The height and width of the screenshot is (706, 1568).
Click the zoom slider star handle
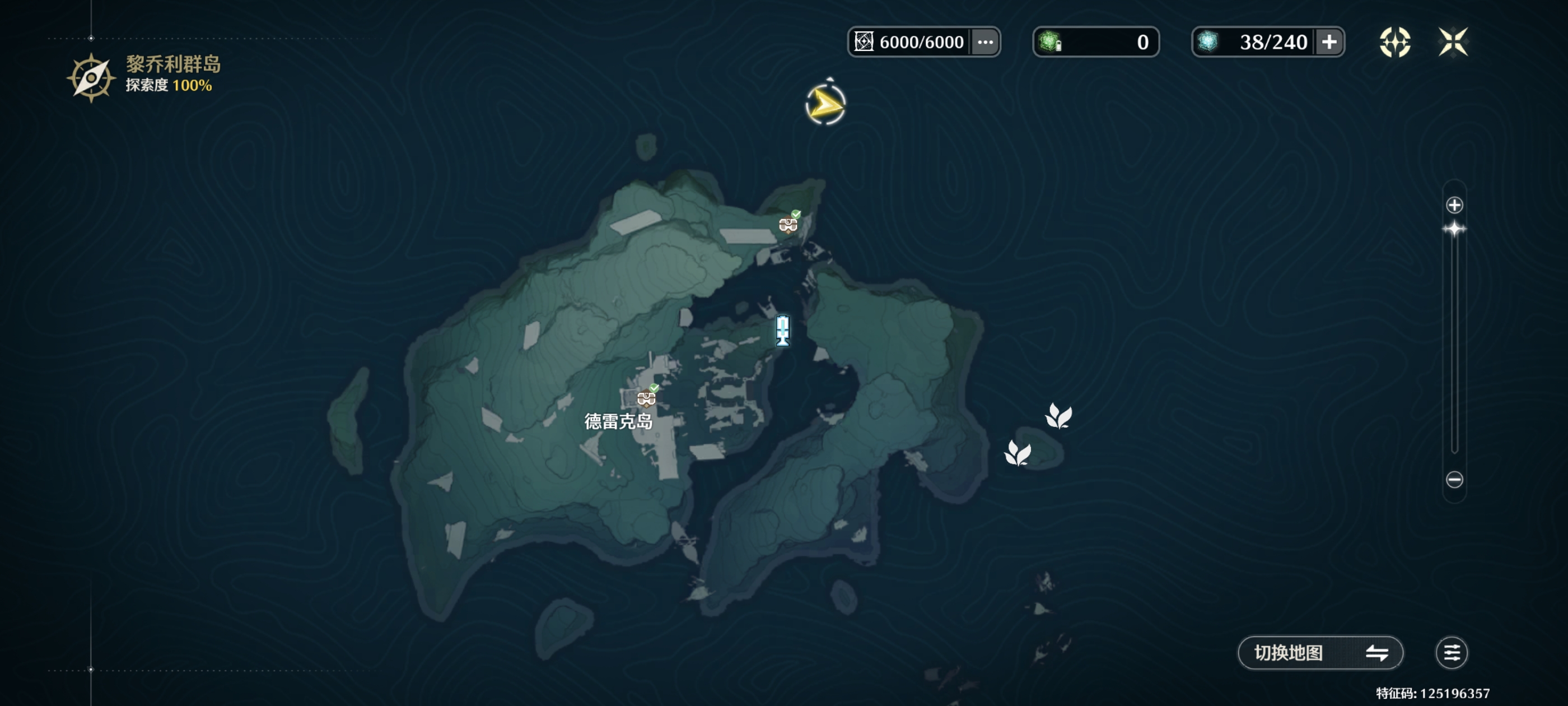1454,229
